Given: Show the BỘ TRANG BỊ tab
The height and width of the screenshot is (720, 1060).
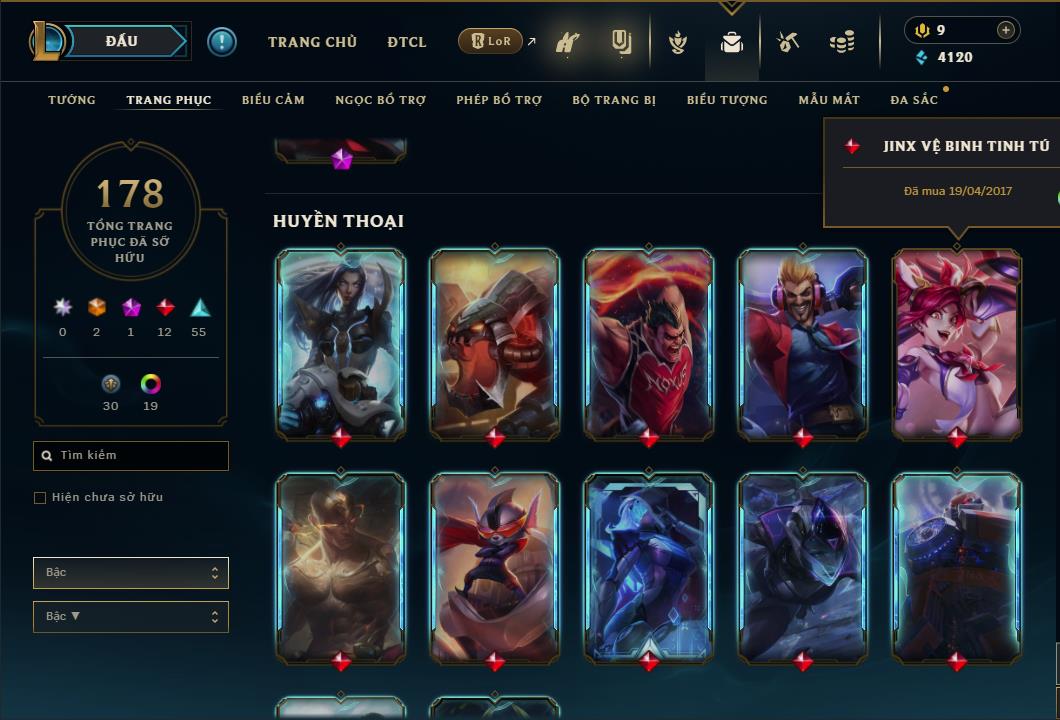Looking at the screenshot, I should 614,100.
